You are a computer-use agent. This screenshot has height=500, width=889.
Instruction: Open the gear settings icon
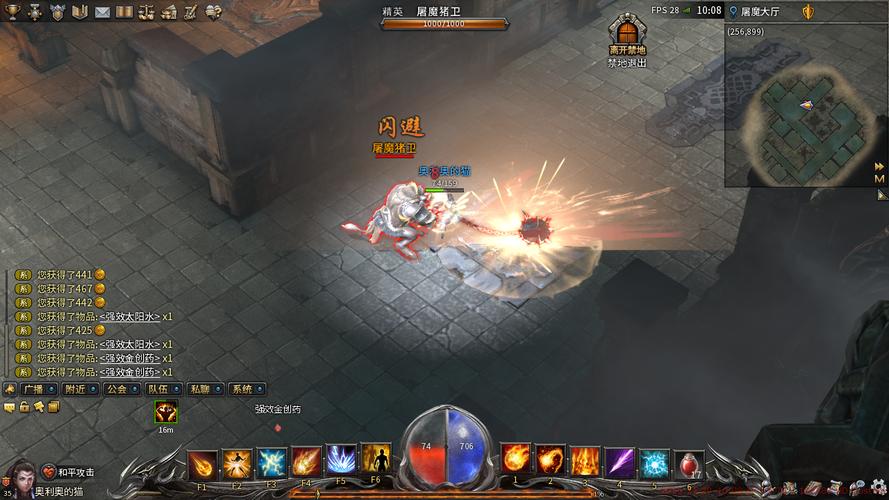[x=879, y=486]
